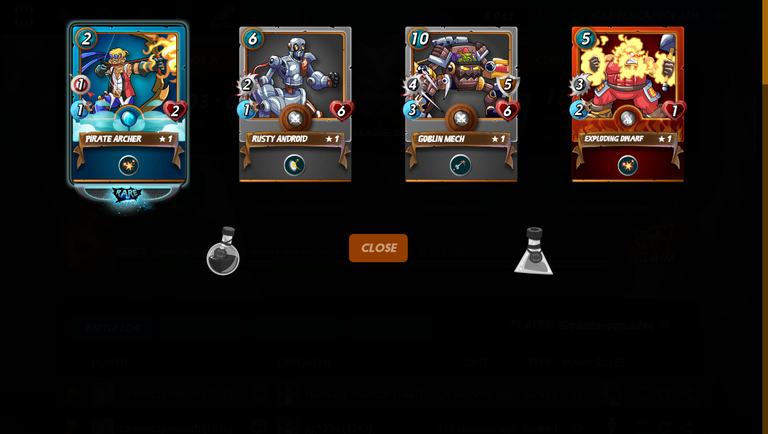Pick the Goblin Mech card
The height and width of the screenshot is (434, 768).
pos(461,105)
